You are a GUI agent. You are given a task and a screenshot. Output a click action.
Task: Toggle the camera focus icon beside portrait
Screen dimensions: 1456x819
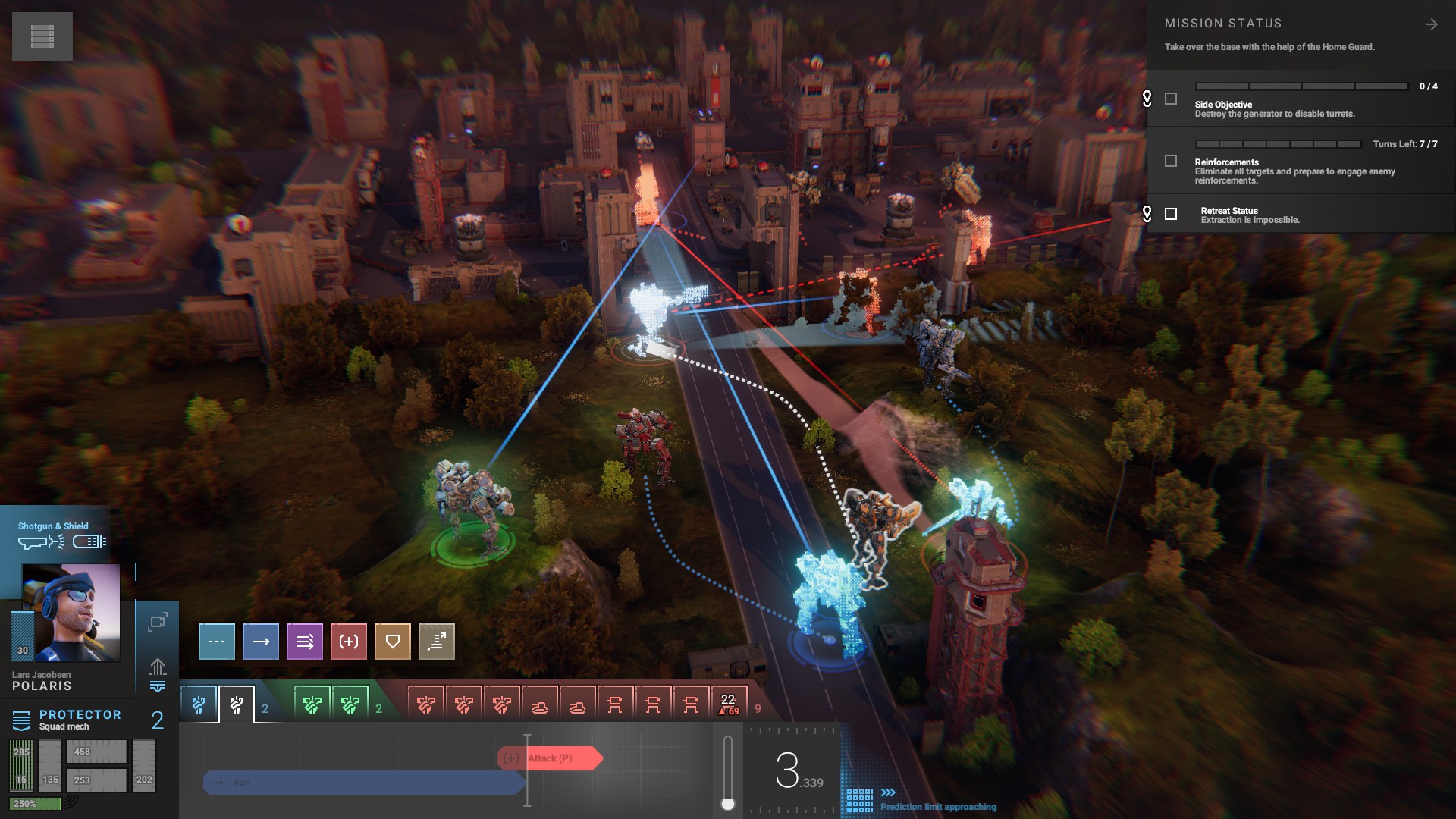pyautogui.click(x=158, y=623)
